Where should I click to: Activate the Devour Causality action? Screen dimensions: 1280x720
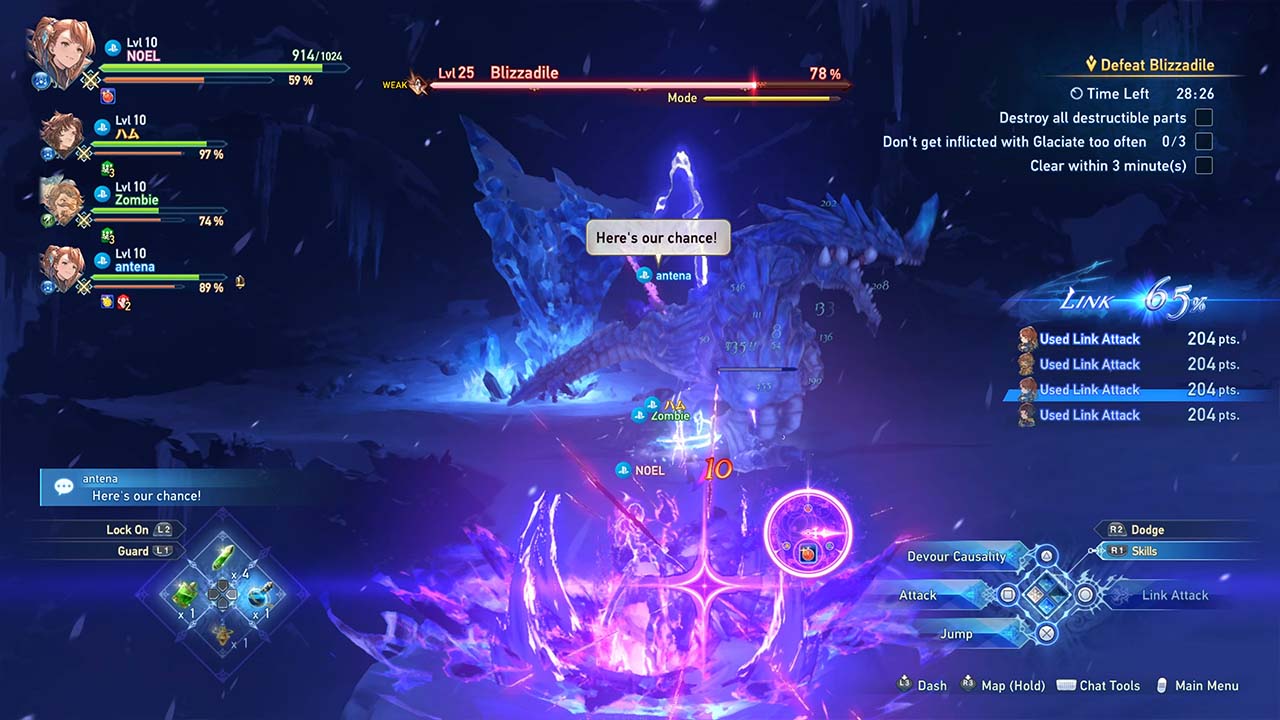pyautogui.click(x=956, y=557)
